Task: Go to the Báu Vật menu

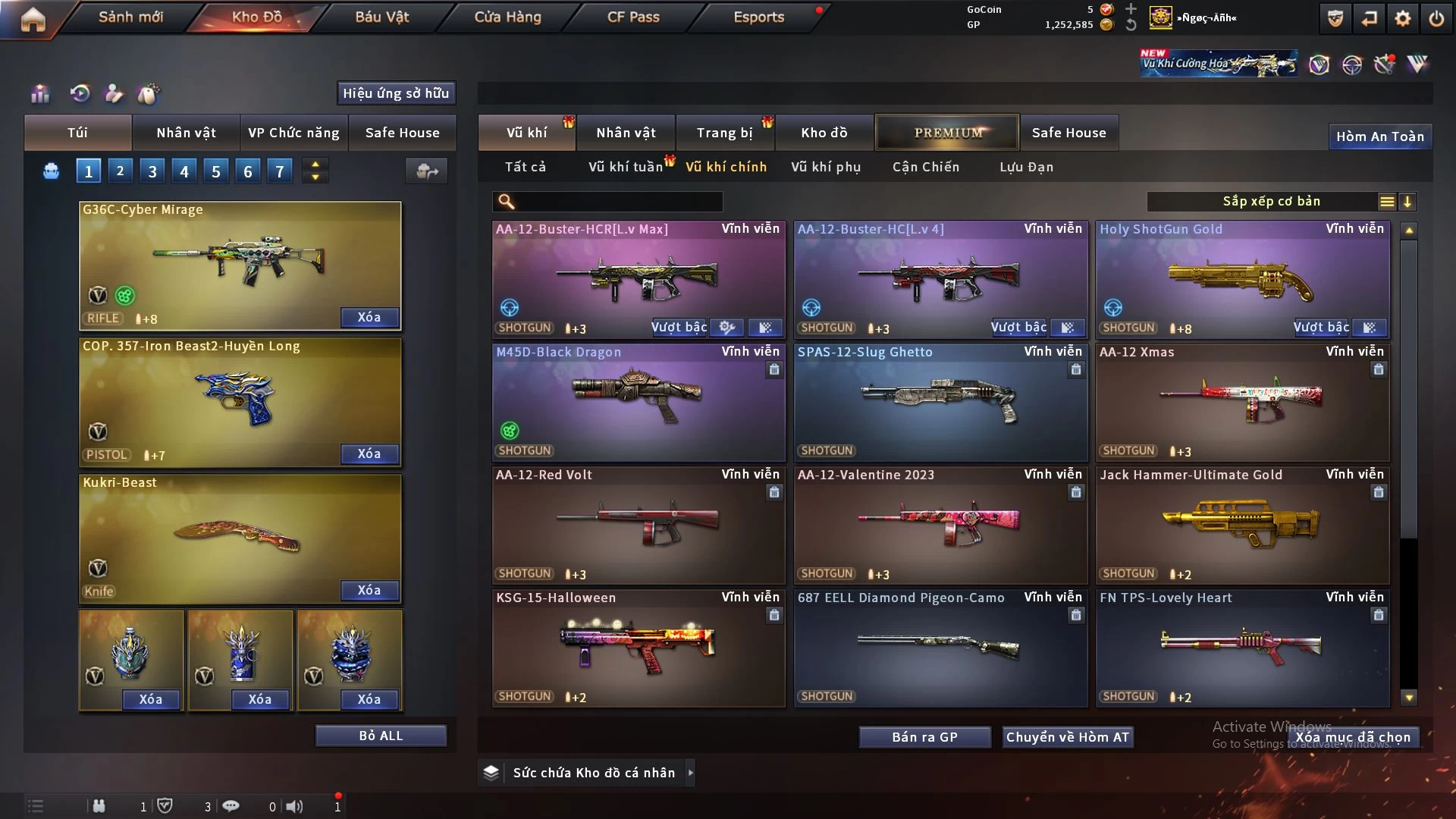Action: coord(381,17)
